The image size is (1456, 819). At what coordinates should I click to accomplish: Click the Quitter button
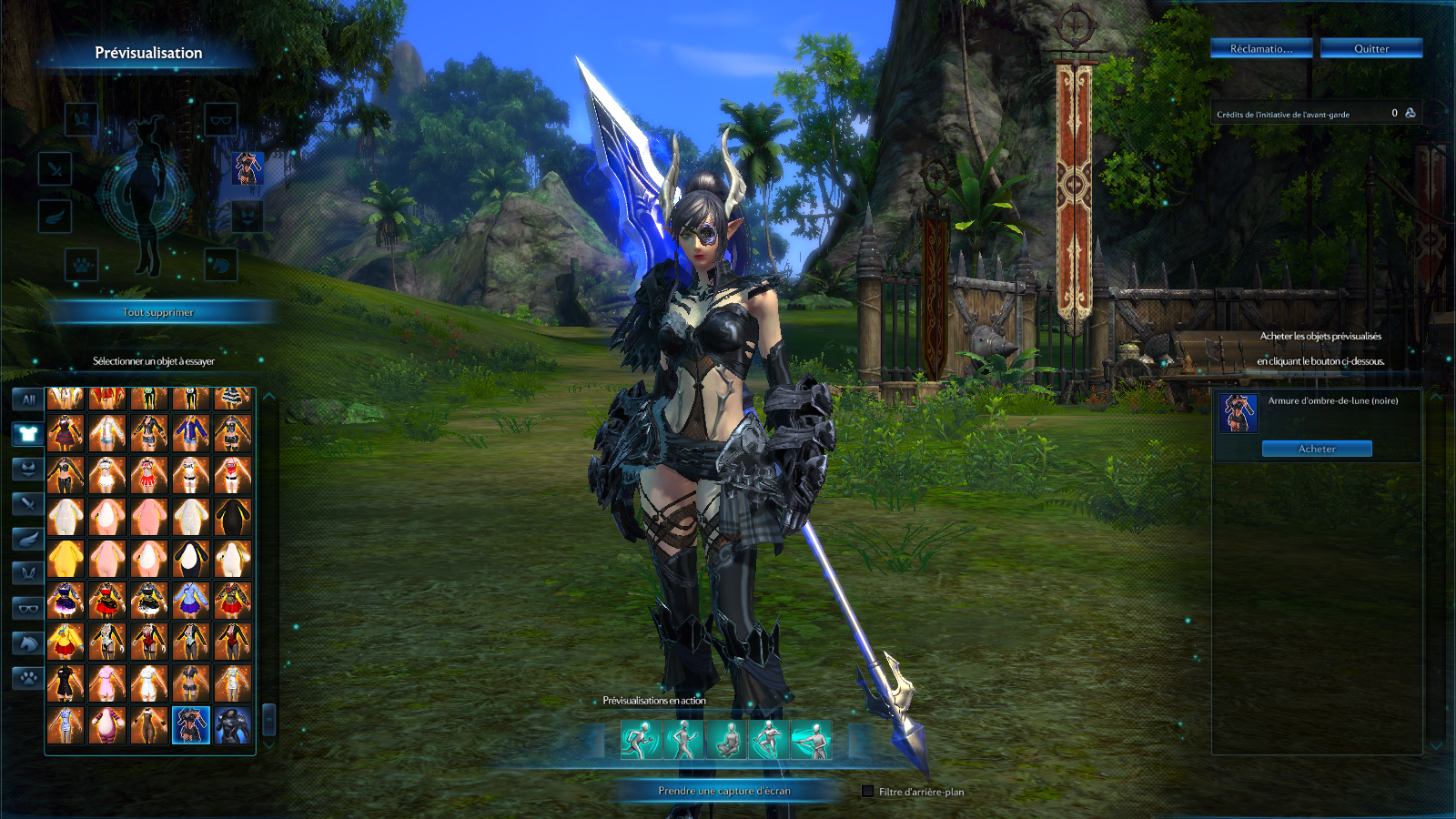coord(1370,48)
